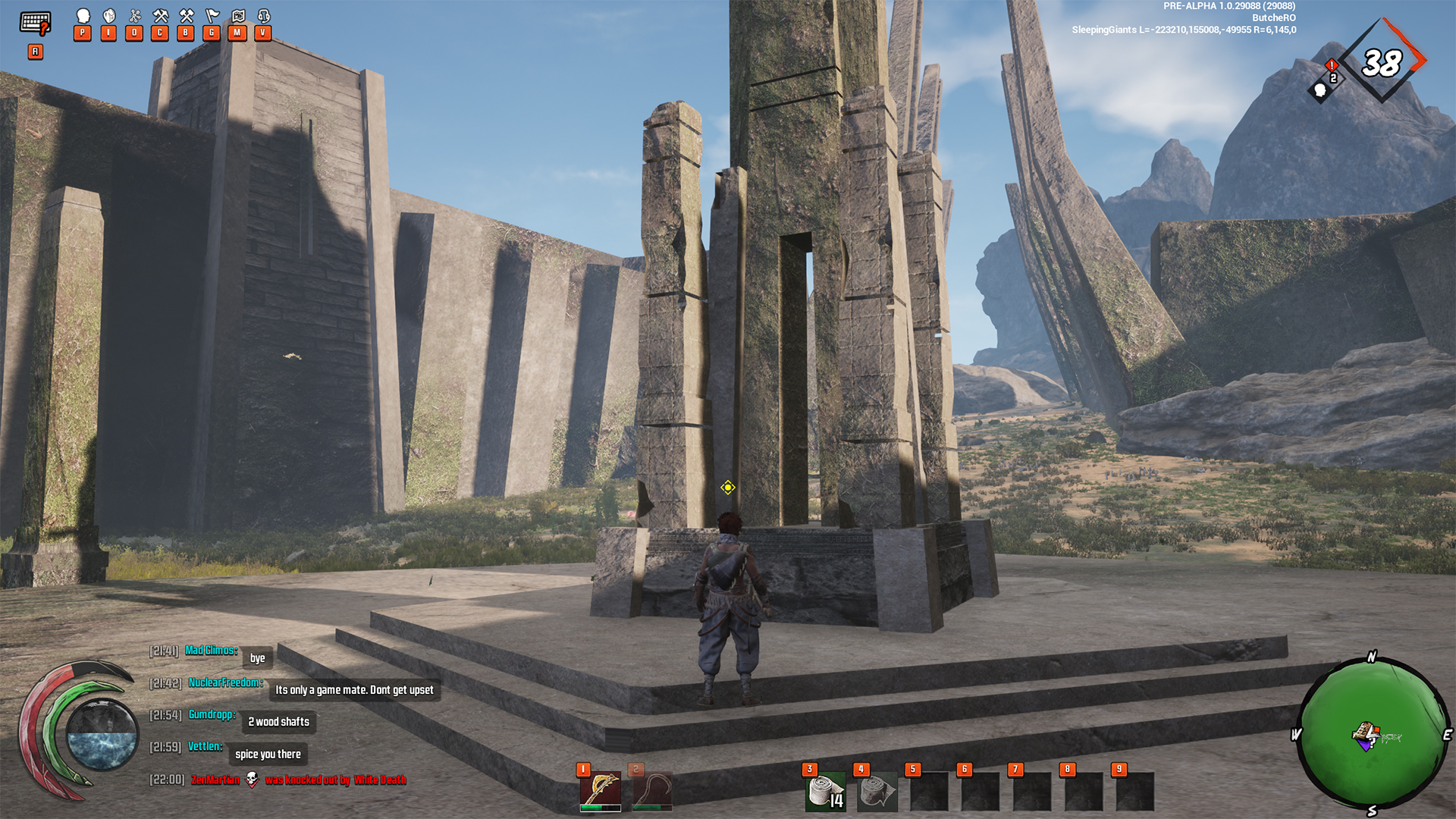Click NuclearFreedom's name in chat
The image size is (1456, 819).
pyautogui.click(x=224, y=682)
